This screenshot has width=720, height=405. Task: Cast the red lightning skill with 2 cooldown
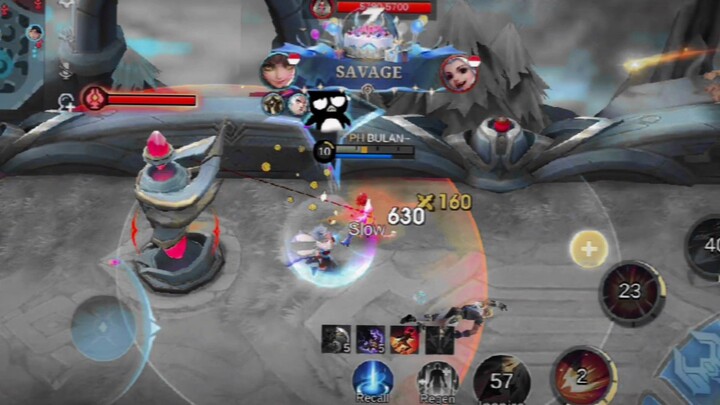[582, 378]
